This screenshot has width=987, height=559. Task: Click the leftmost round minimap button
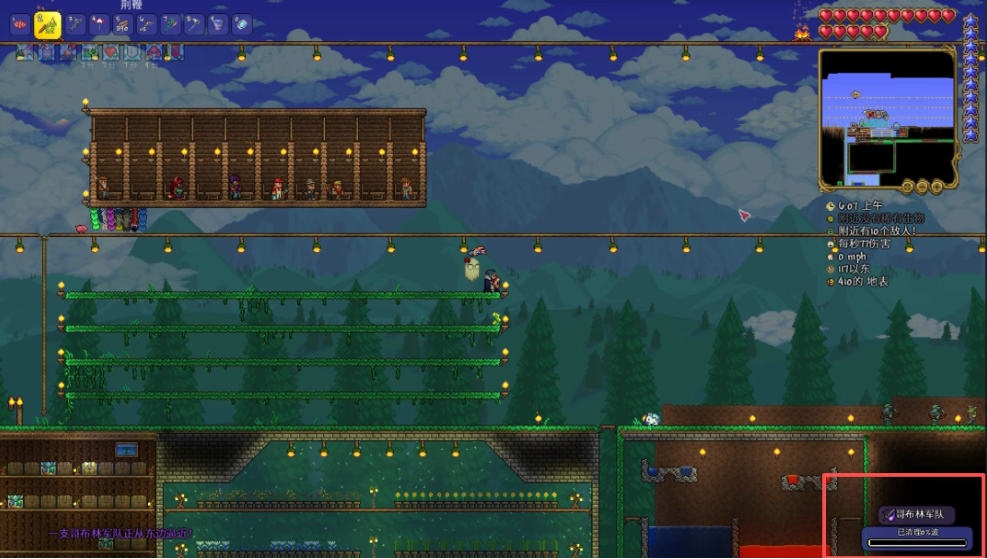[905, 186]
